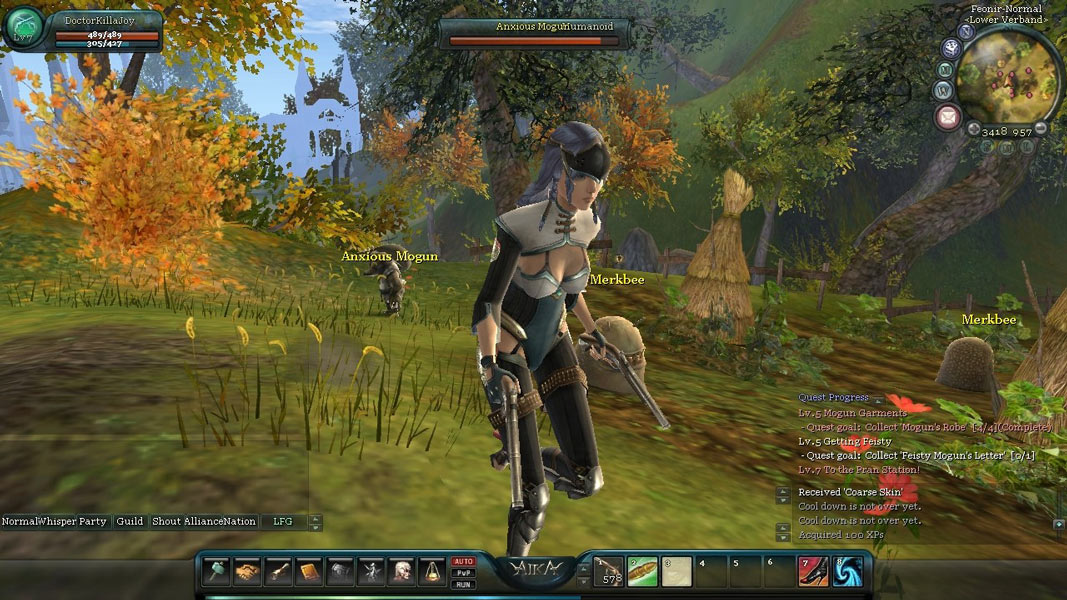Viewport: 1067px width, 600px height.
Task: Click the hanging lantern menu icon
Action: (433, 571)
